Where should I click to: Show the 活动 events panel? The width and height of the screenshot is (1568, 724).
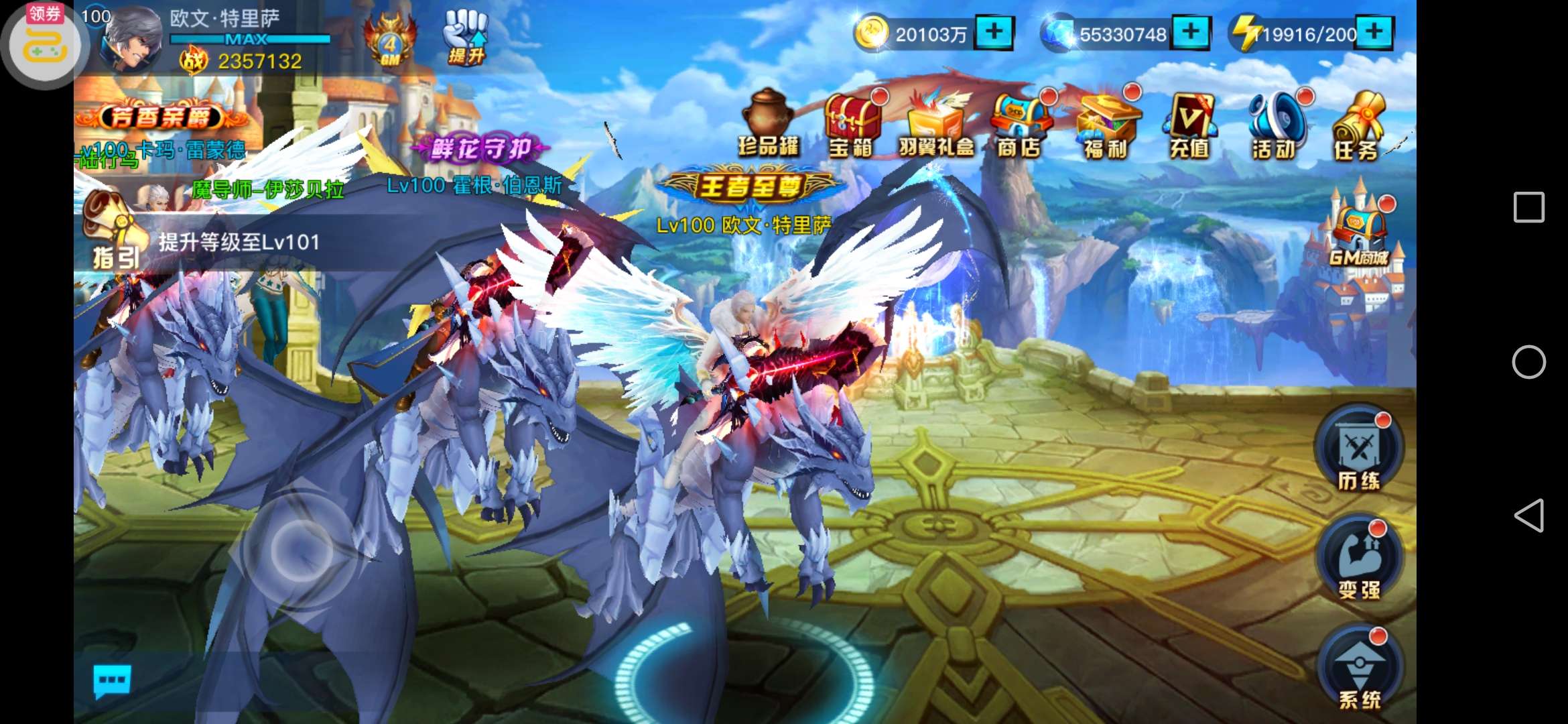coord(1275,125)
